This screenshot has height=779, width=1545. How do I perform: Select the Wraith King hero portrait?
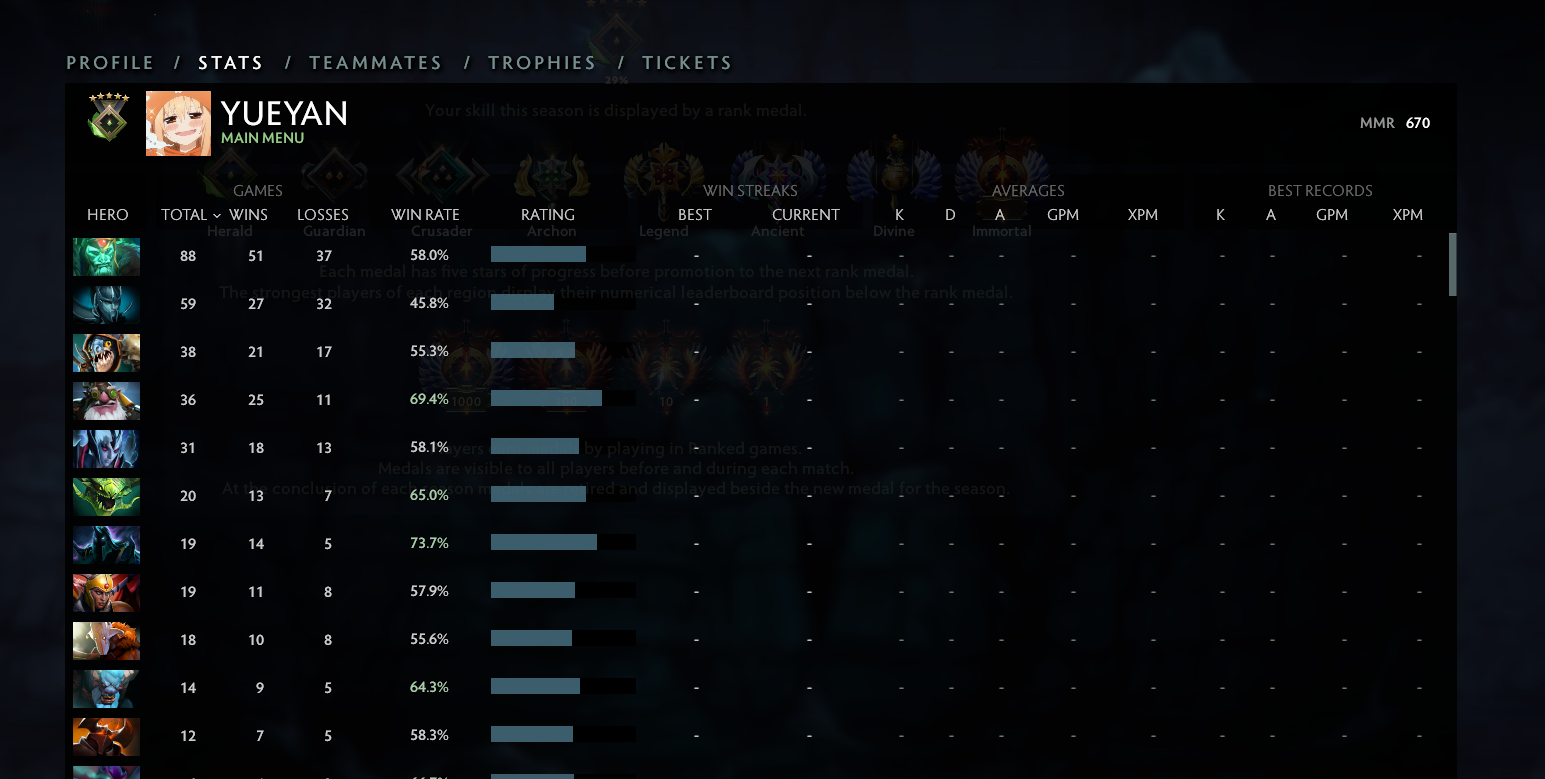click(x=106, y=256)
